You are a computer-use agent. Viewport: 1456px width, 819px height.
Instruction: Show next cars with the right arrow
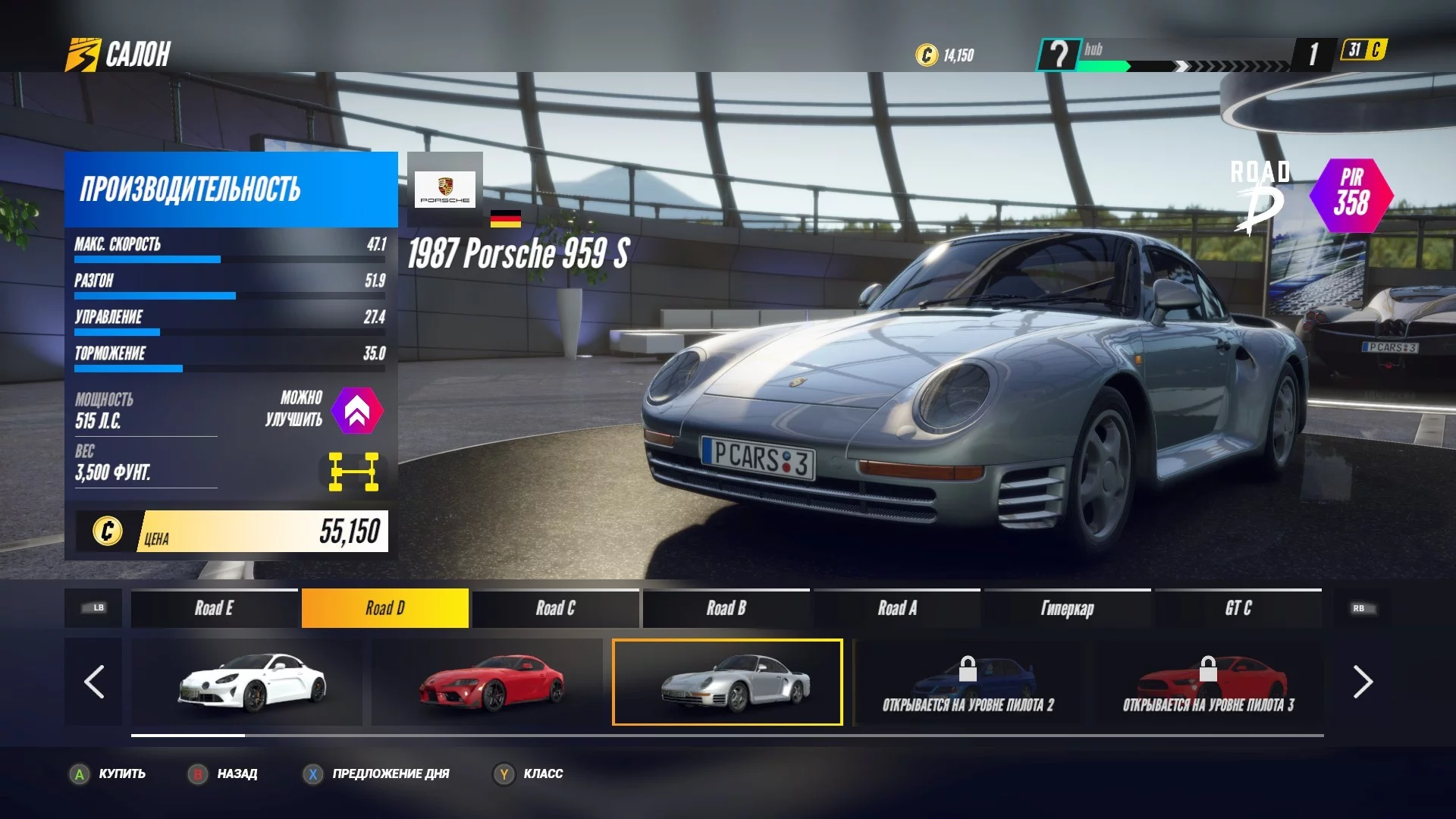coord(1363,682)
